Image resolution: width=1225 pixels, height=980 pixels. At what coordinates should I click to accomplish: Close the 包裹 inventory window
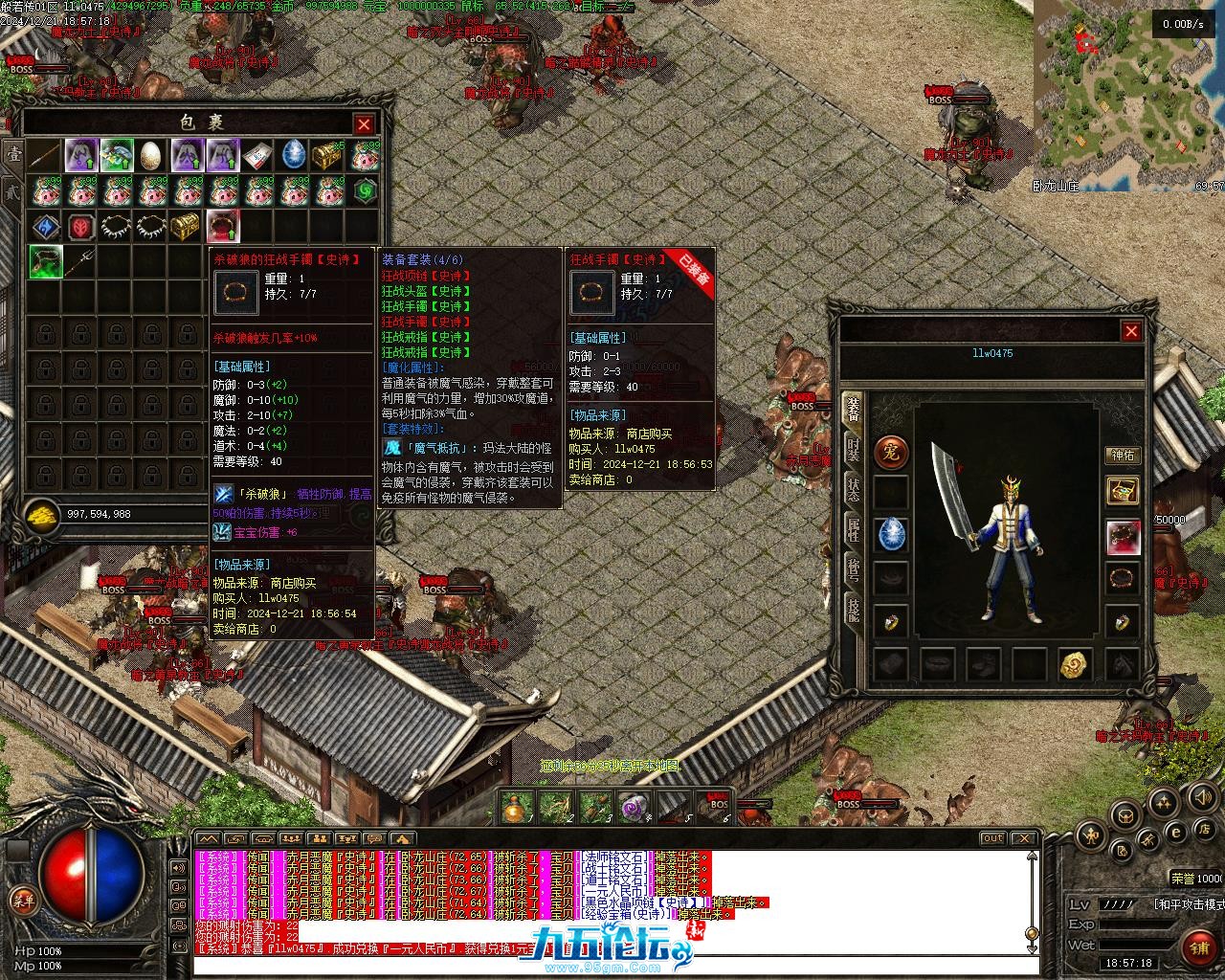364,124
